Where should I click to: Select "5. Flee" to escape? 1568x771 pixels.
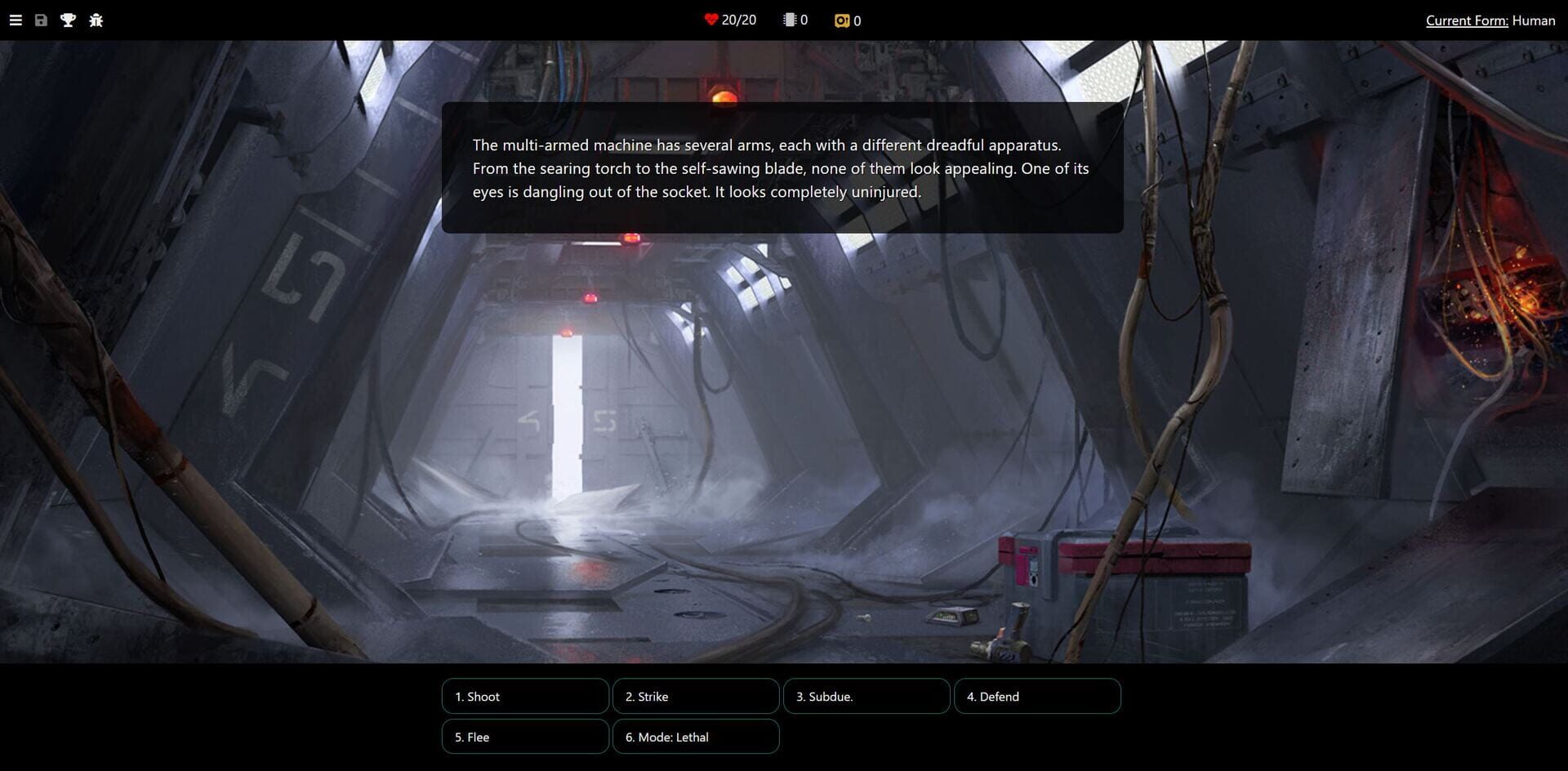tap(525, 736)
